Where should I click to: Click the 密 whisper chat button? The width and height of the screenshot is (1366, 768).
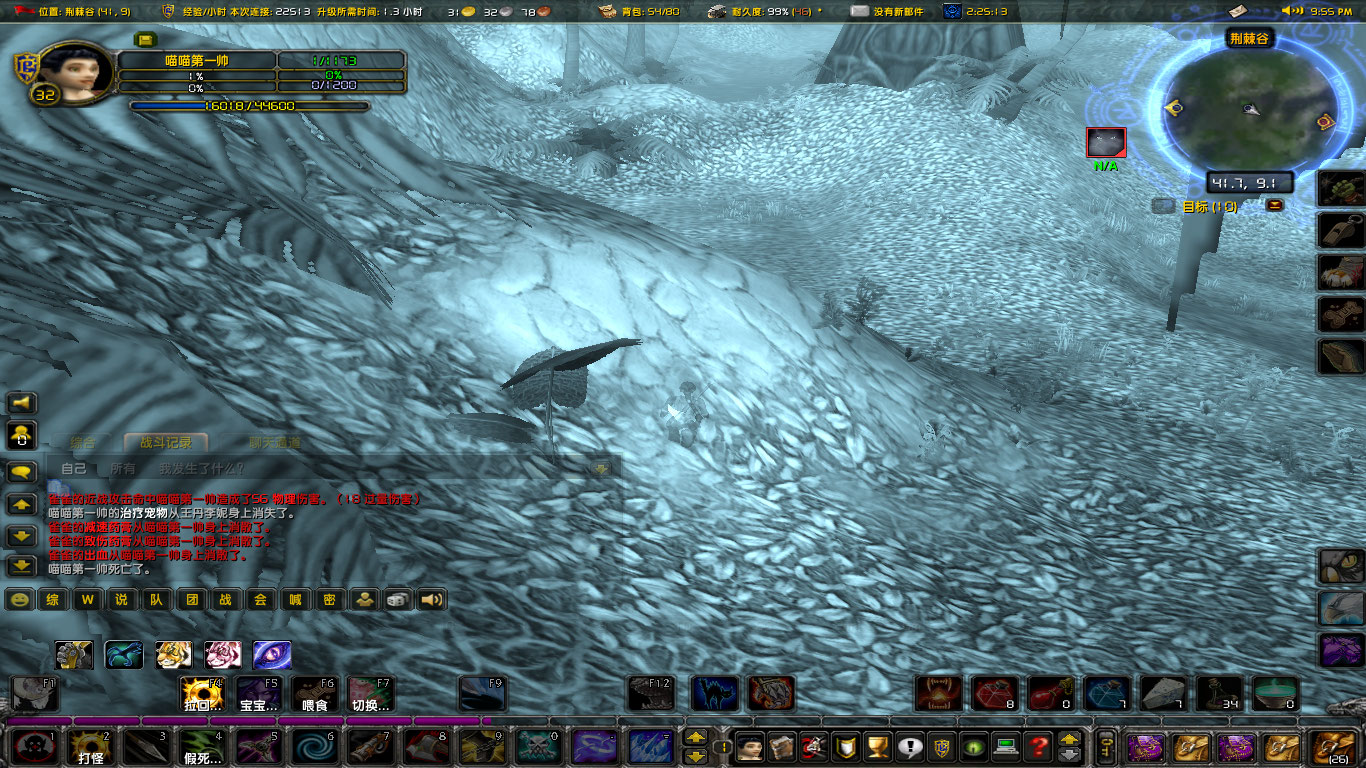point(329,600)
